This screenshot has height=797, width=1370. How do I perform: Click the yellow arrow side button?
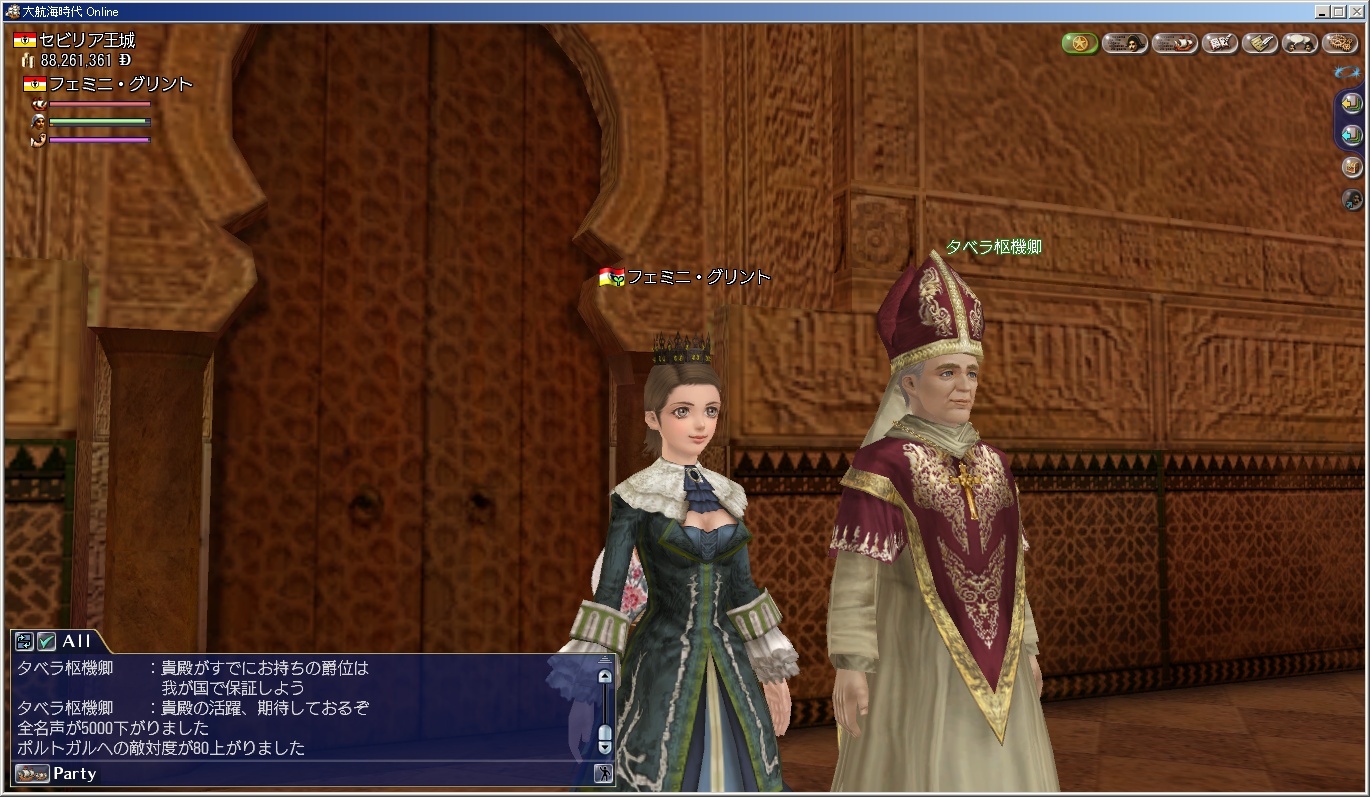[x=1351, y=102]
